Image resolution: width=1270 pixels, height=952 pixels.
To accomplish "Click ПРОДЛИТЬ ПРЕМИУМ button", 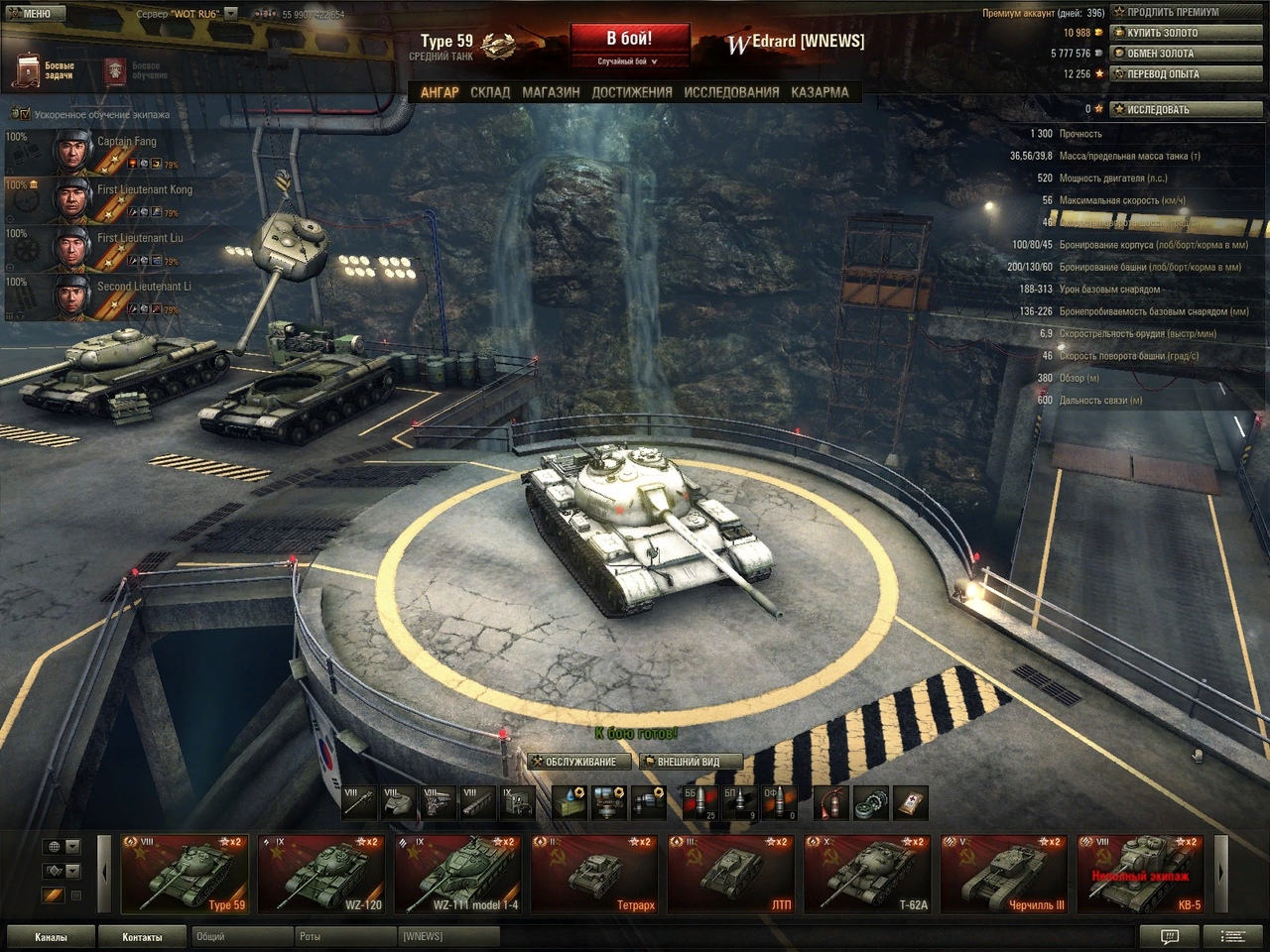I will [x=1187, y=12].
